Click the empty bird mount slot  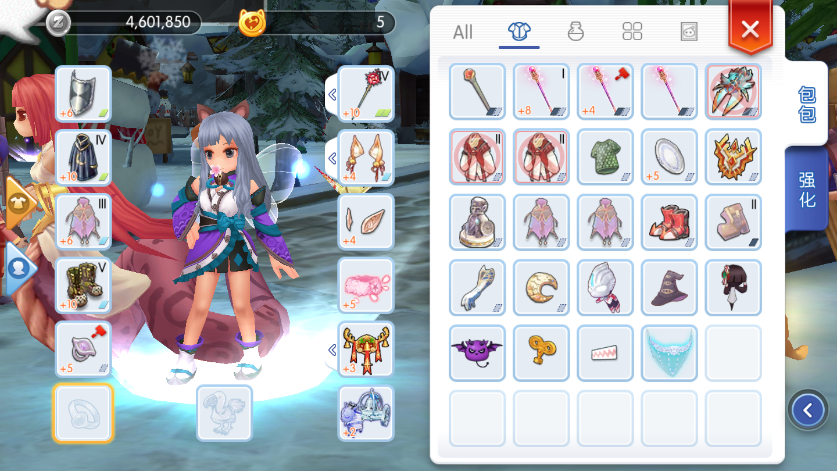tap(224, 412)
